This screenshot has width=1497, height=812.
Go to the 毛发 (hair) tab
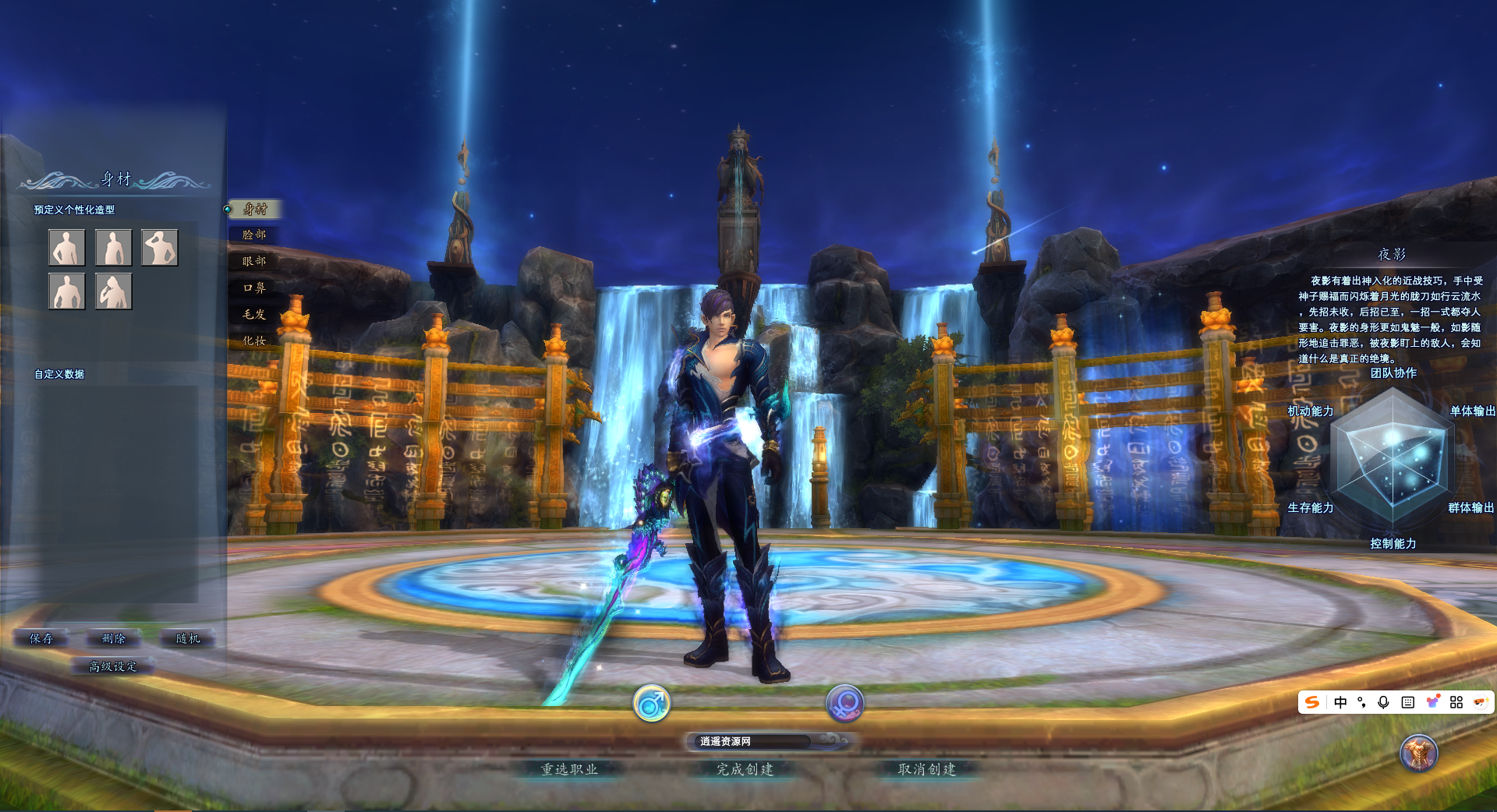pyautogui.click(x=254, y=314)
